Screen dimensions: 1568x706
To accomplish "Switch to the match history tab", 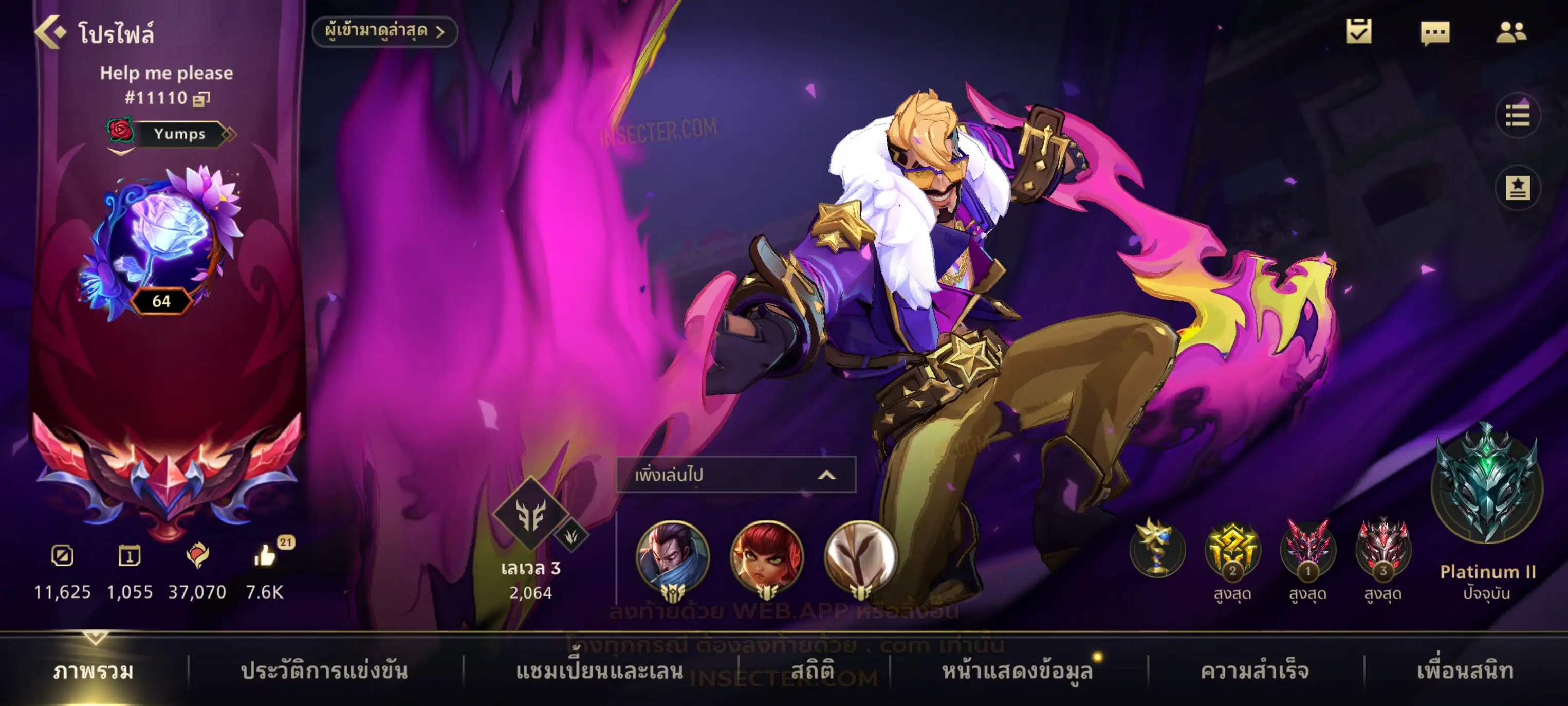I will coord(324,671).
